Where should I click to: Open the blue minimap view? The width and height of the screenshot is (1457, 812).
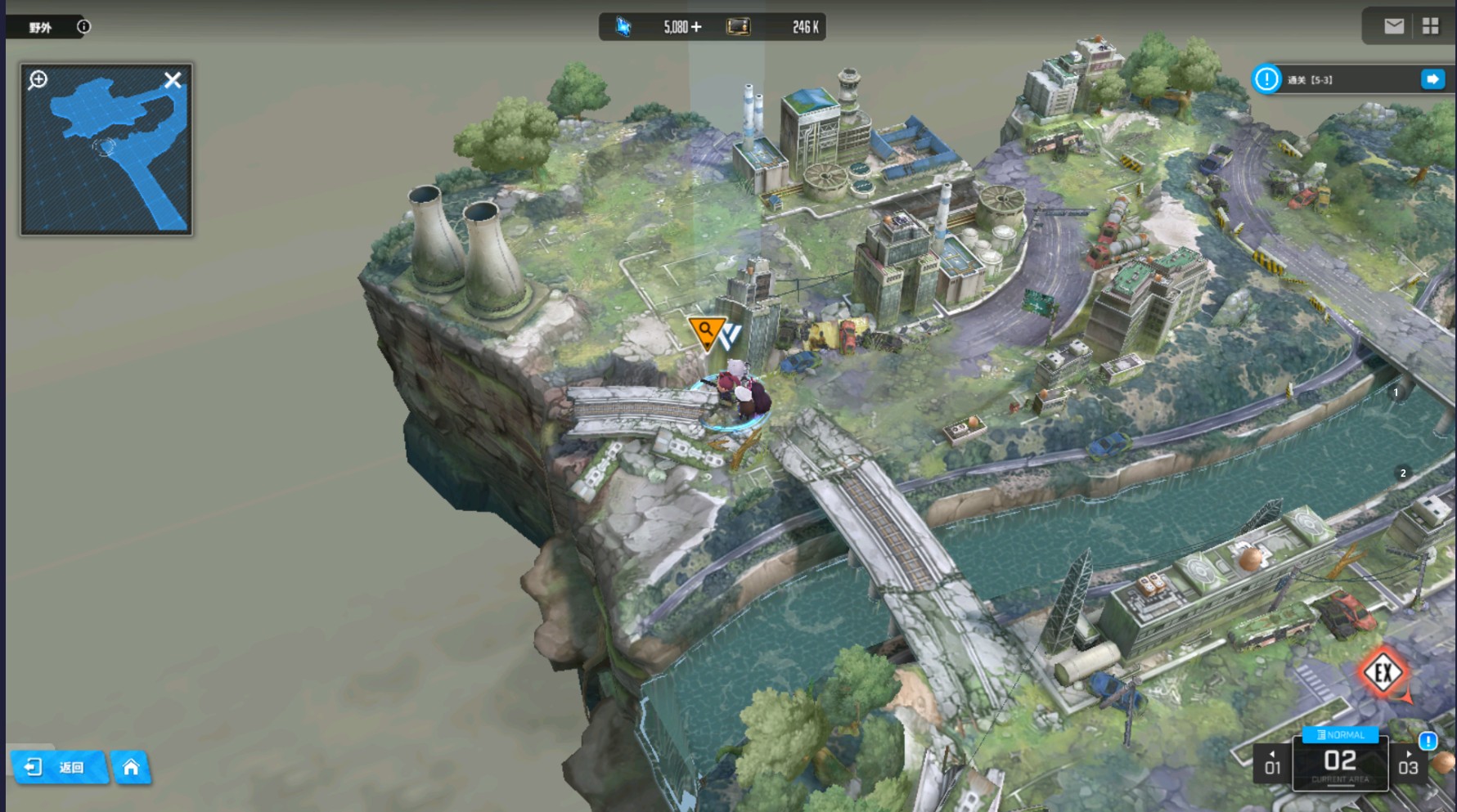[106, 155]
